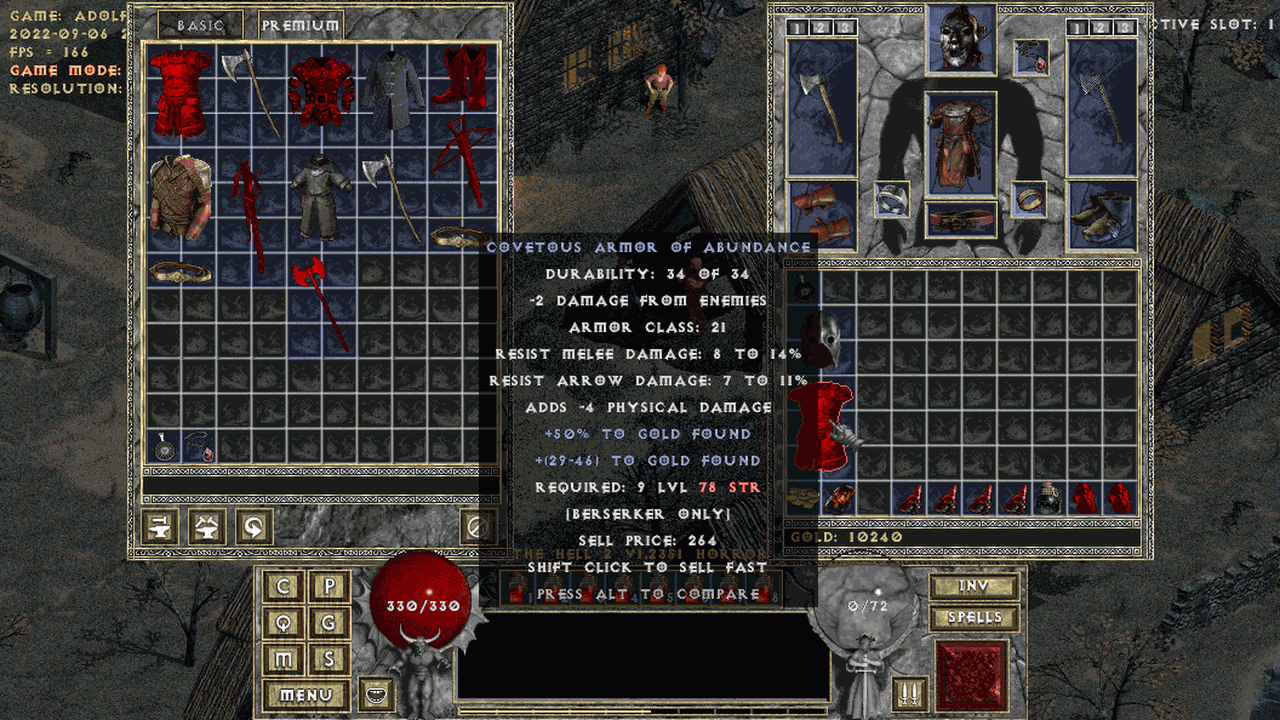
Task: Open the Q quest log button
Action: point(284,623)
